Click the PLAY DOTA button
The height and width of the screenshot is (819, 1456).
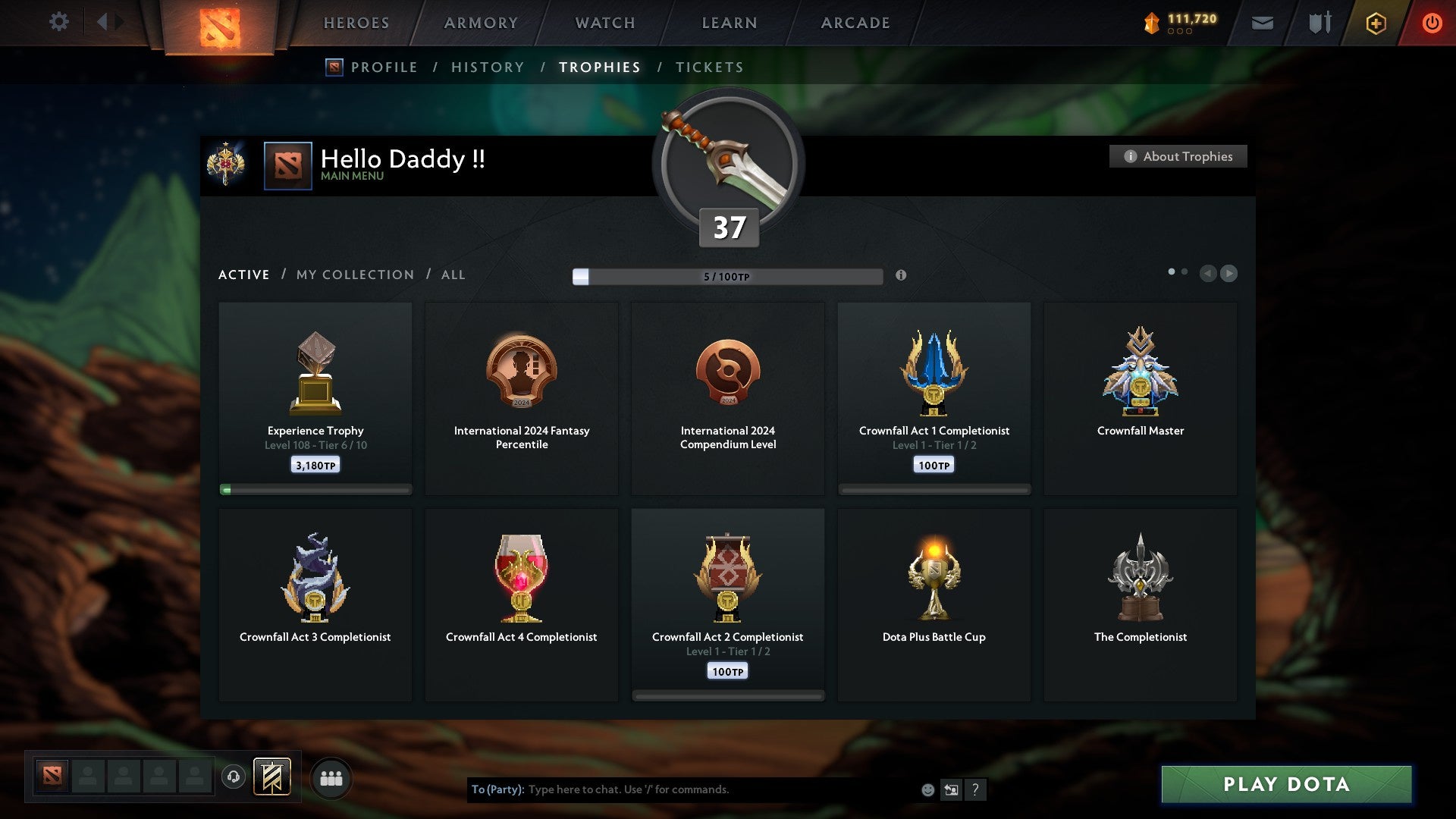click(x=1284, y=785)
